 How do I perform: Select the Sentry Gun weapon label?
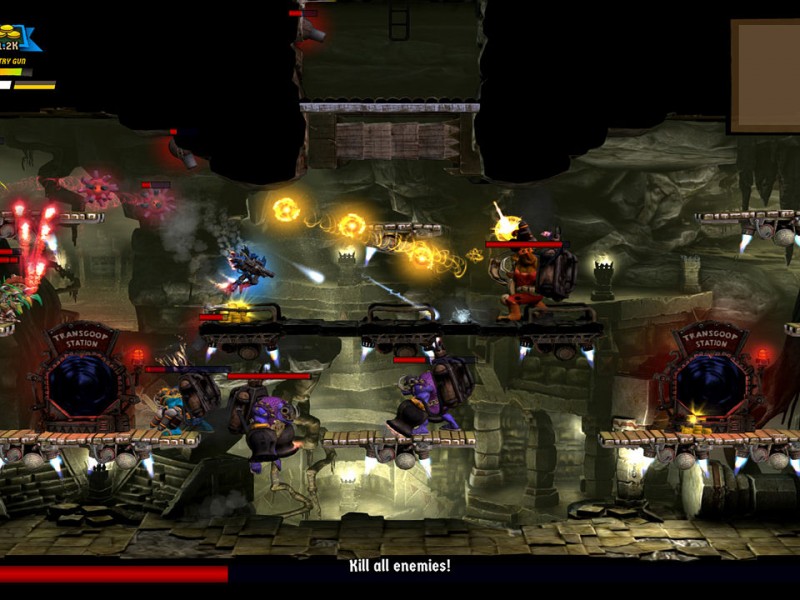[14, 61]
